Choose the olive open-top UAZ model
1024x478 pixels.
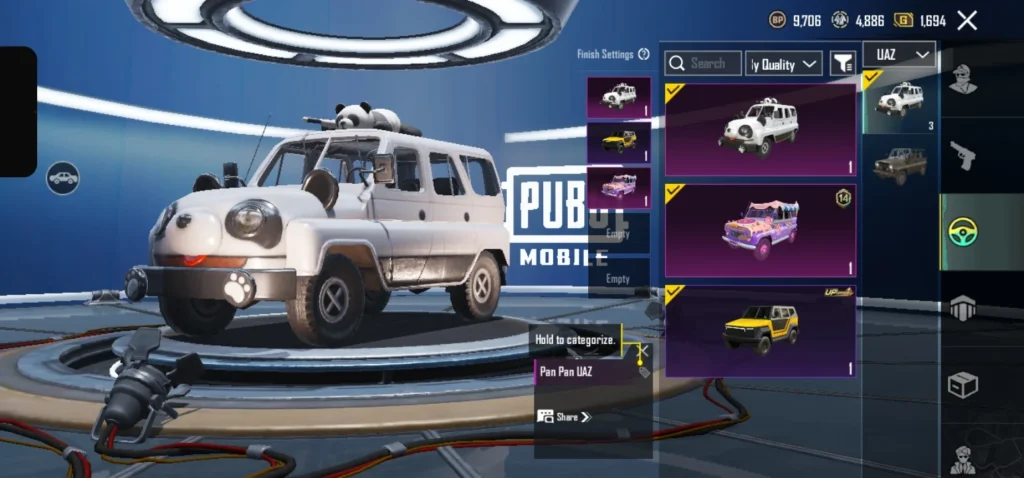(900, 163)
